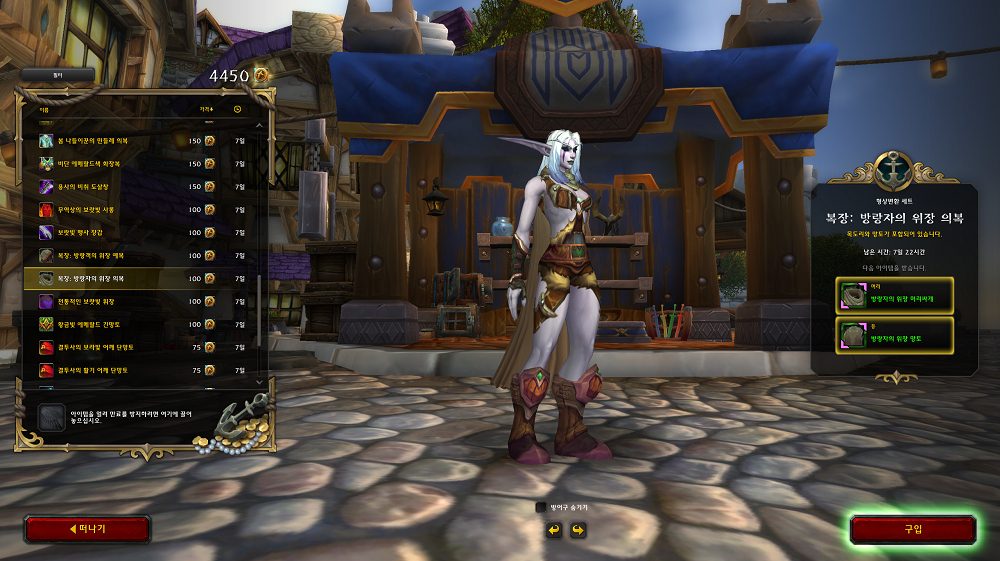Toggle the 방어구 숨기기 checkbox

pos(541,508)
